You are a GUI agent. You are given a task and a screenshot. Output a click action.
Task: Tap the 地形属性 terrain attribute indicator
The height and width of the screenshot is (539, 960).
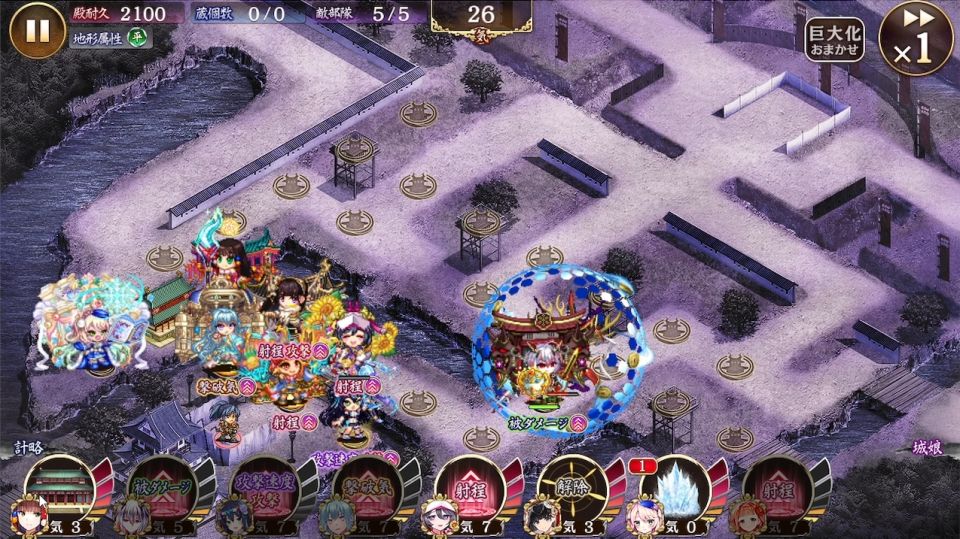point(111,38)
